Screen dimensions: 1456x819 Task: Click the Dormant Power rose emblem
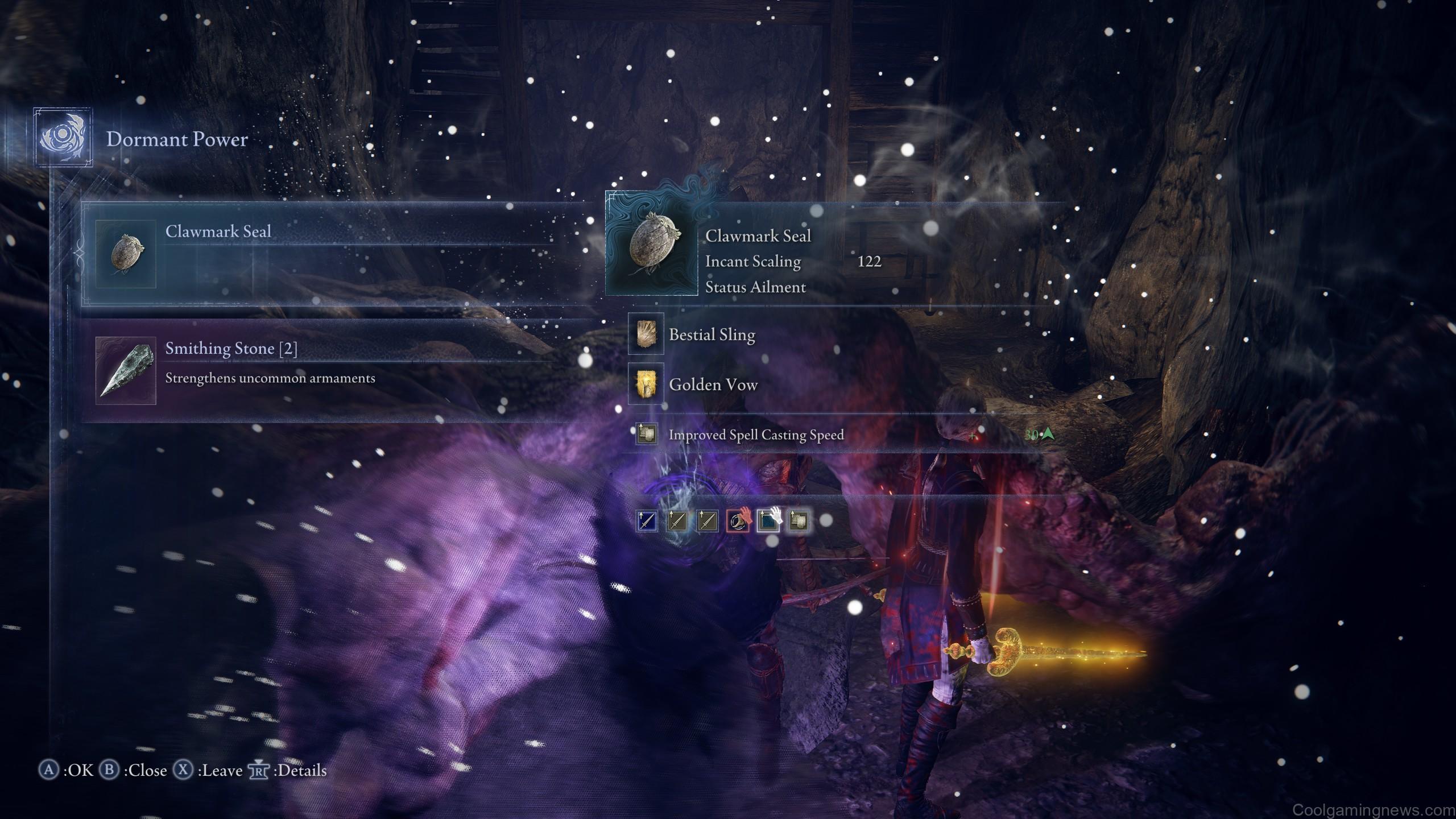[x=64, y=138]
